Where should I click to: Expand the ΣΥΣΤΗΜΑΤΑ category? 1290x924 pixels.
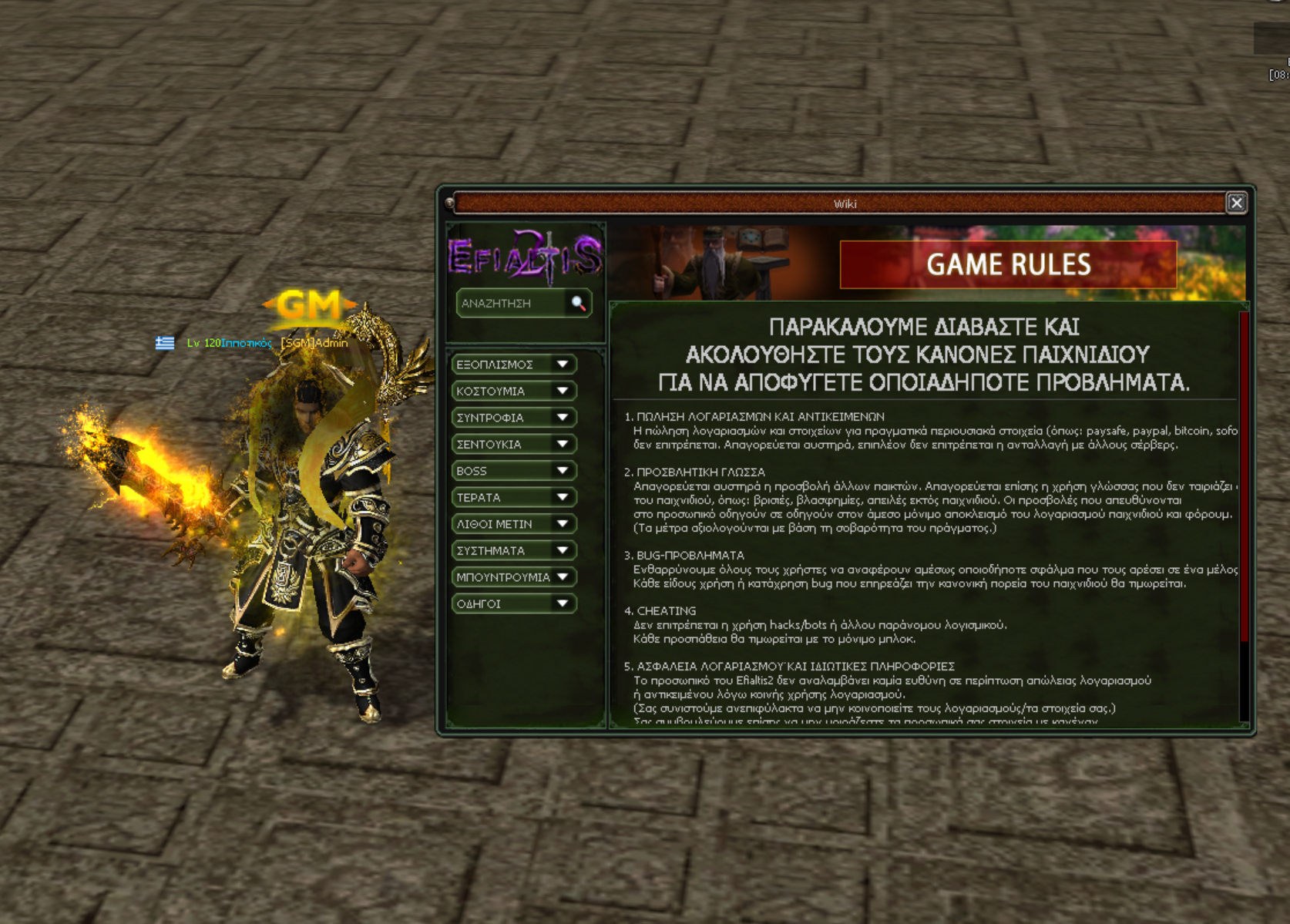[513, 550]
